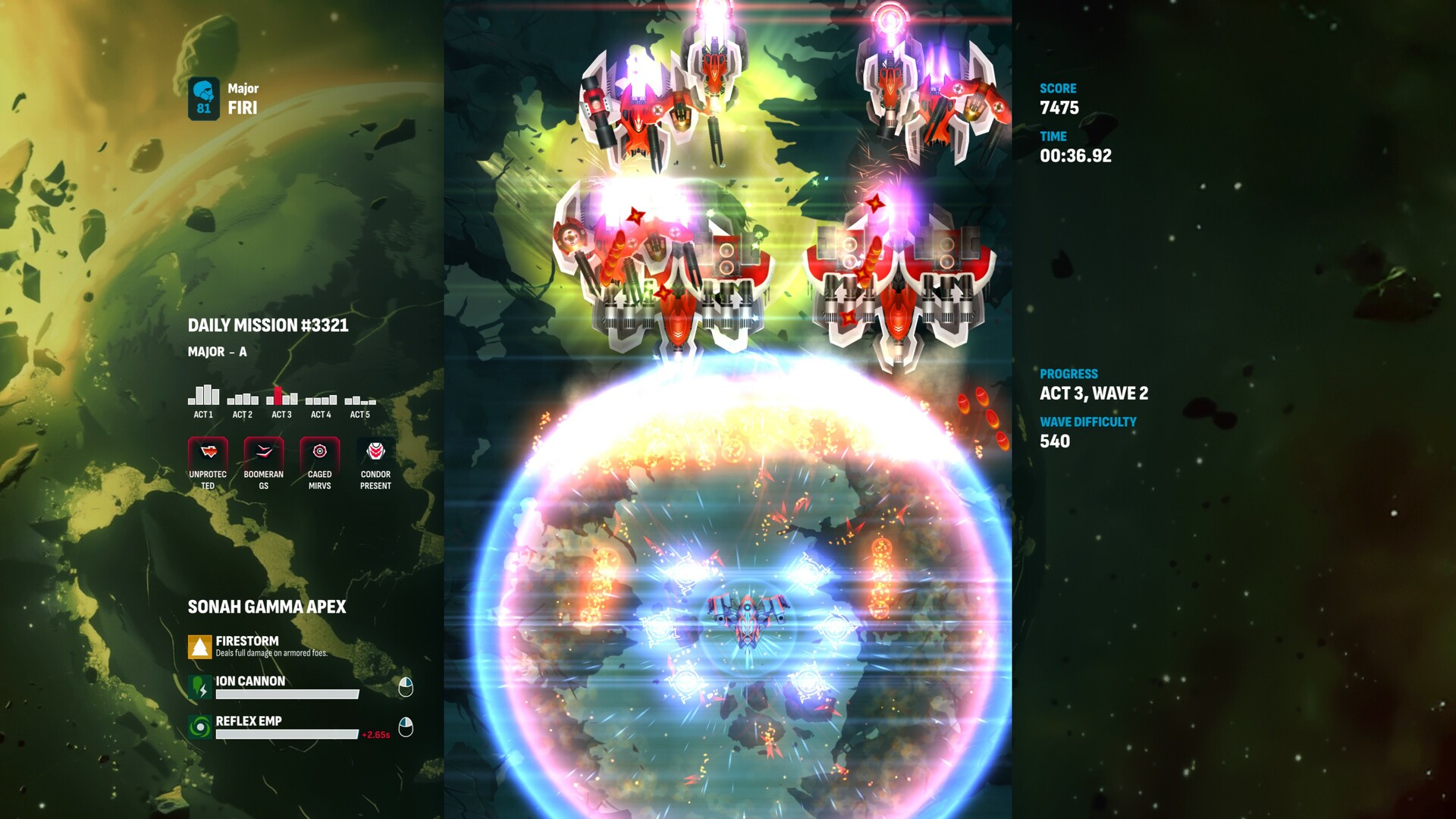
Task: Click the mouse icon beside Reflex EMP
Action: (406, 726)
